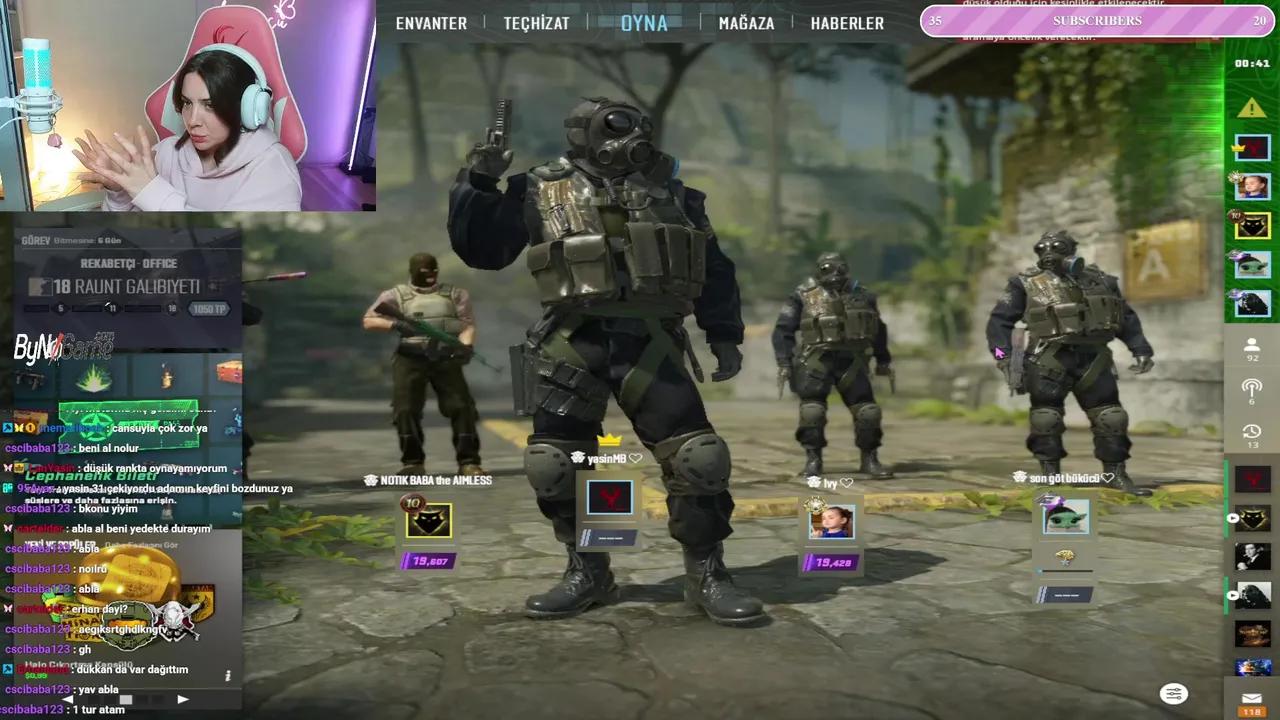Click the pink SUBSCRIBERS progress bar

(x=1095, y=20)
